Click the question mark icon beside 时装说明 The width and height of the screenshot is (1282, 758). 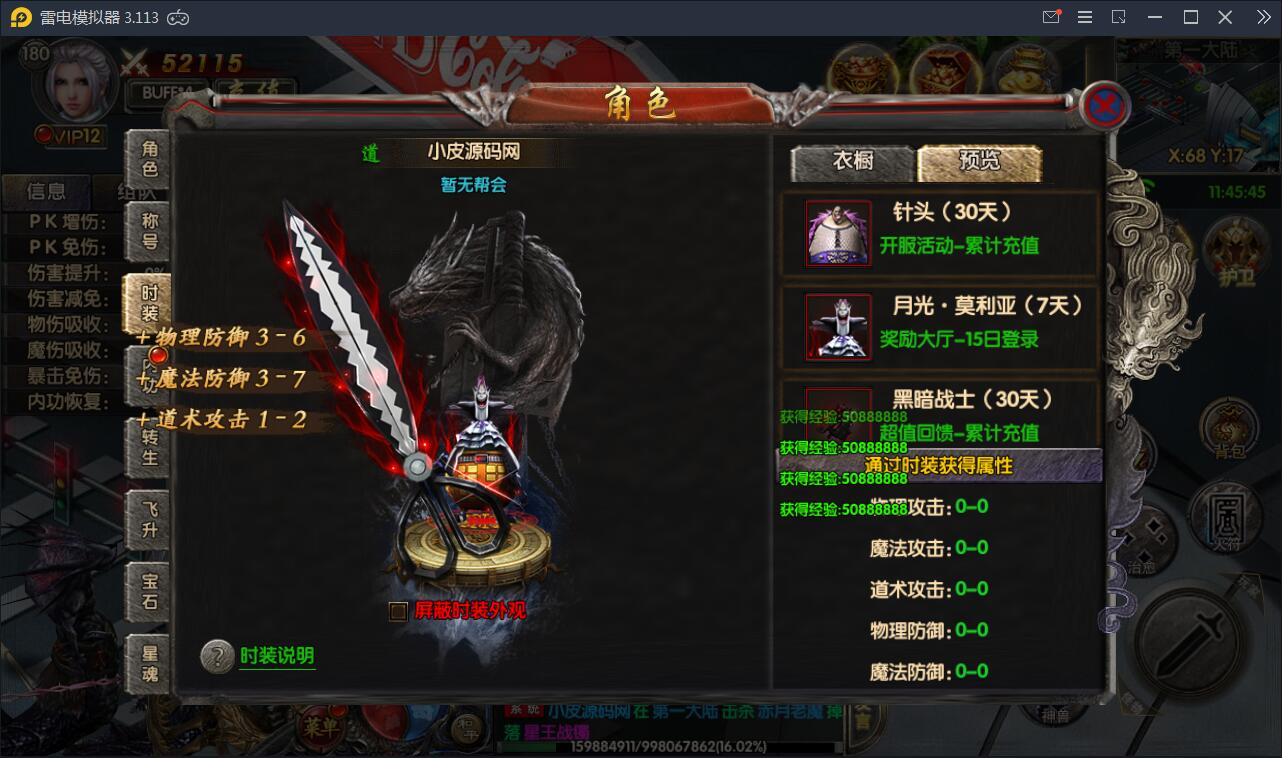[x=218, y=658]
